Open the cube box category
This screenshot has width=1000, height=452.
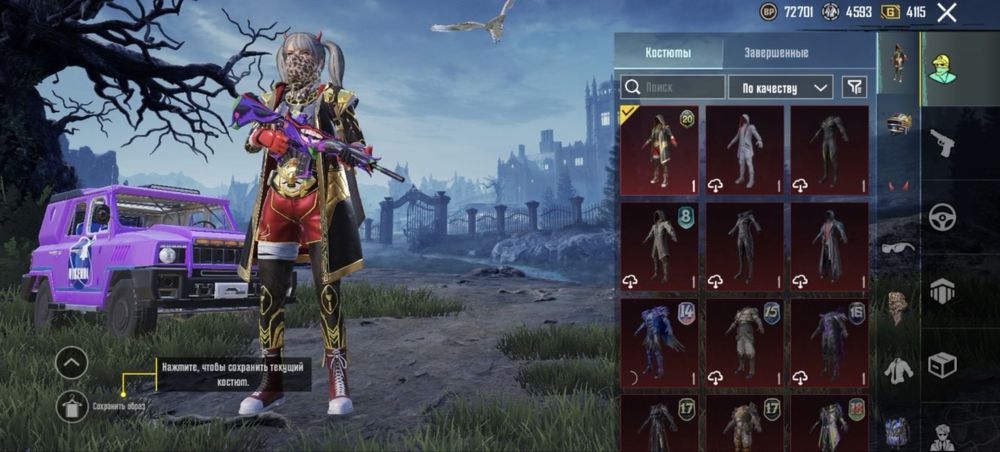coord(941,365)
